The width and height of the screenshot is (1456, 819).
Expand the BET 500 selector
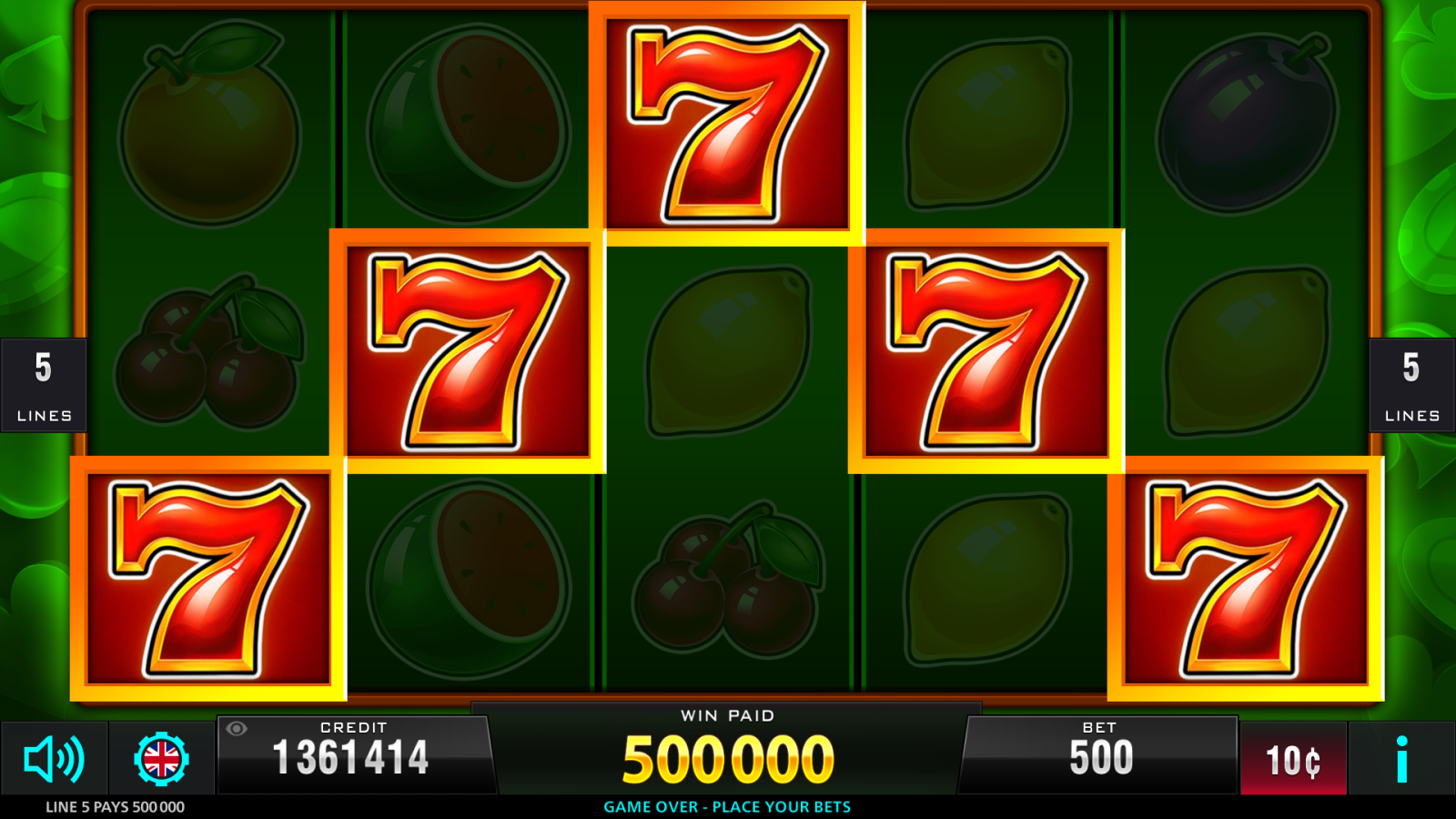click(x=1101, y=753)
